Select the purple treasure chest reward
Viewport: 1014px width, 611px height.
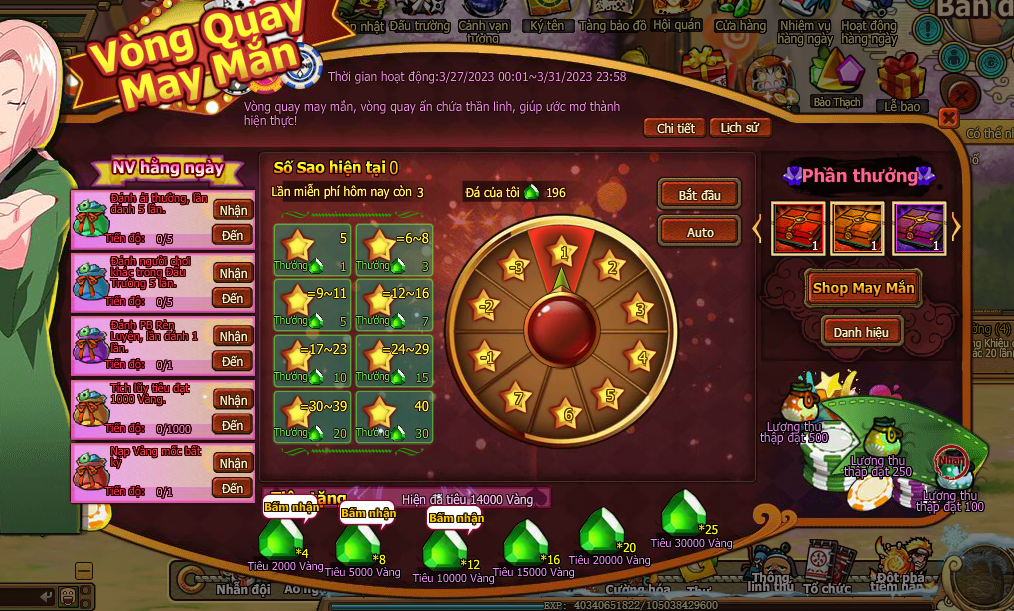pos(919,228)
